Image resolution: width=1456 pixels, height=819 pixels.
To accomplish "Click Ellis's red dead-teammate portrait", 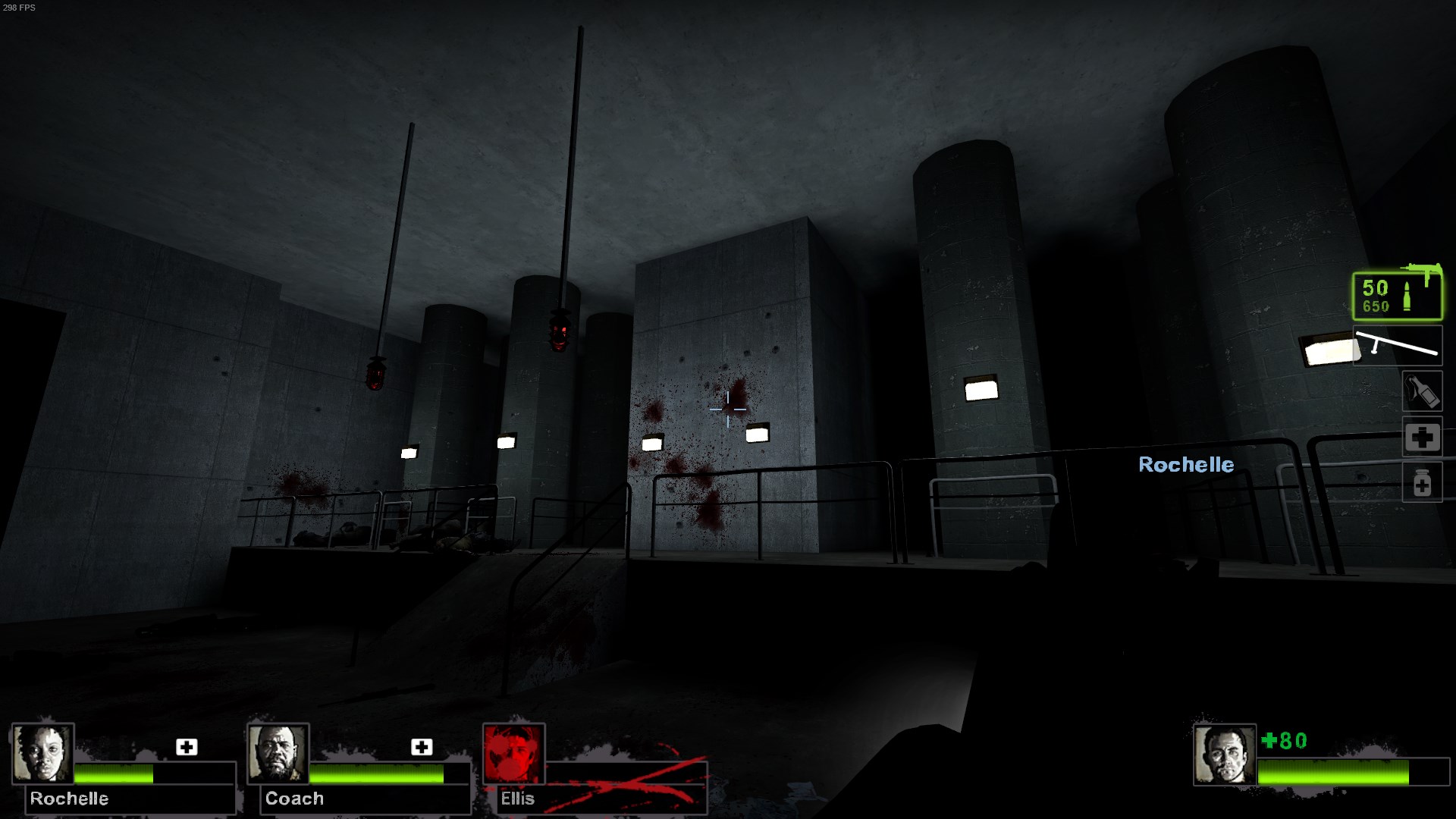I will tap(513, 754).
